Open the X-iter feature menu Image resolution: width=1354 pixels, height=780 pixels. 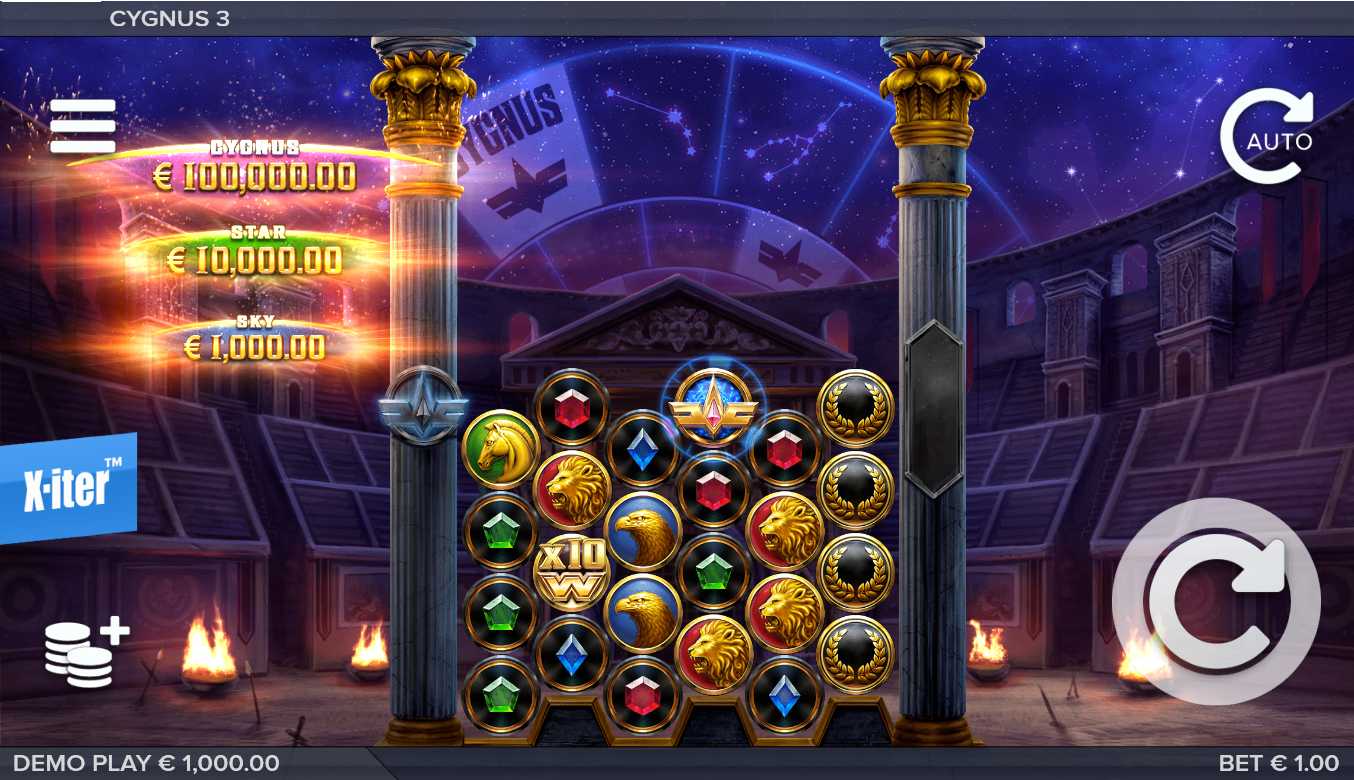click(68, 488)
